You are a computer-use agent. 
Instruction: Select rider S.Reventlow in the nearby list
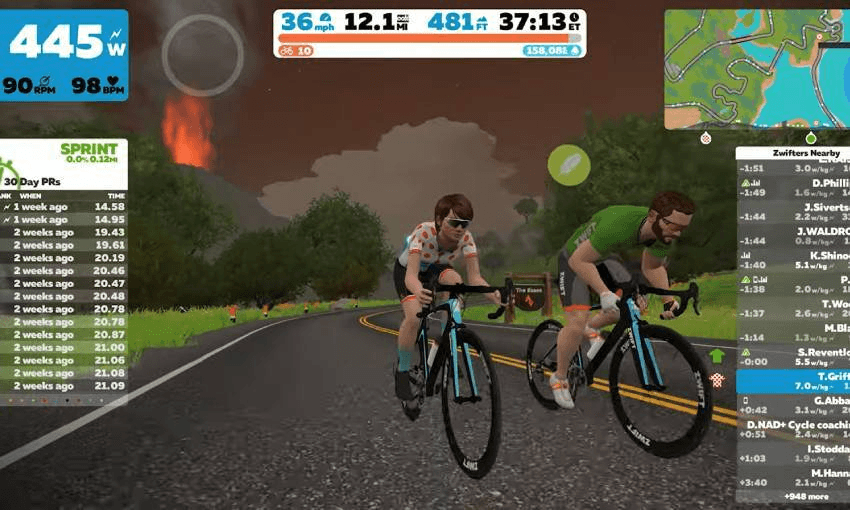pos(793,357)
